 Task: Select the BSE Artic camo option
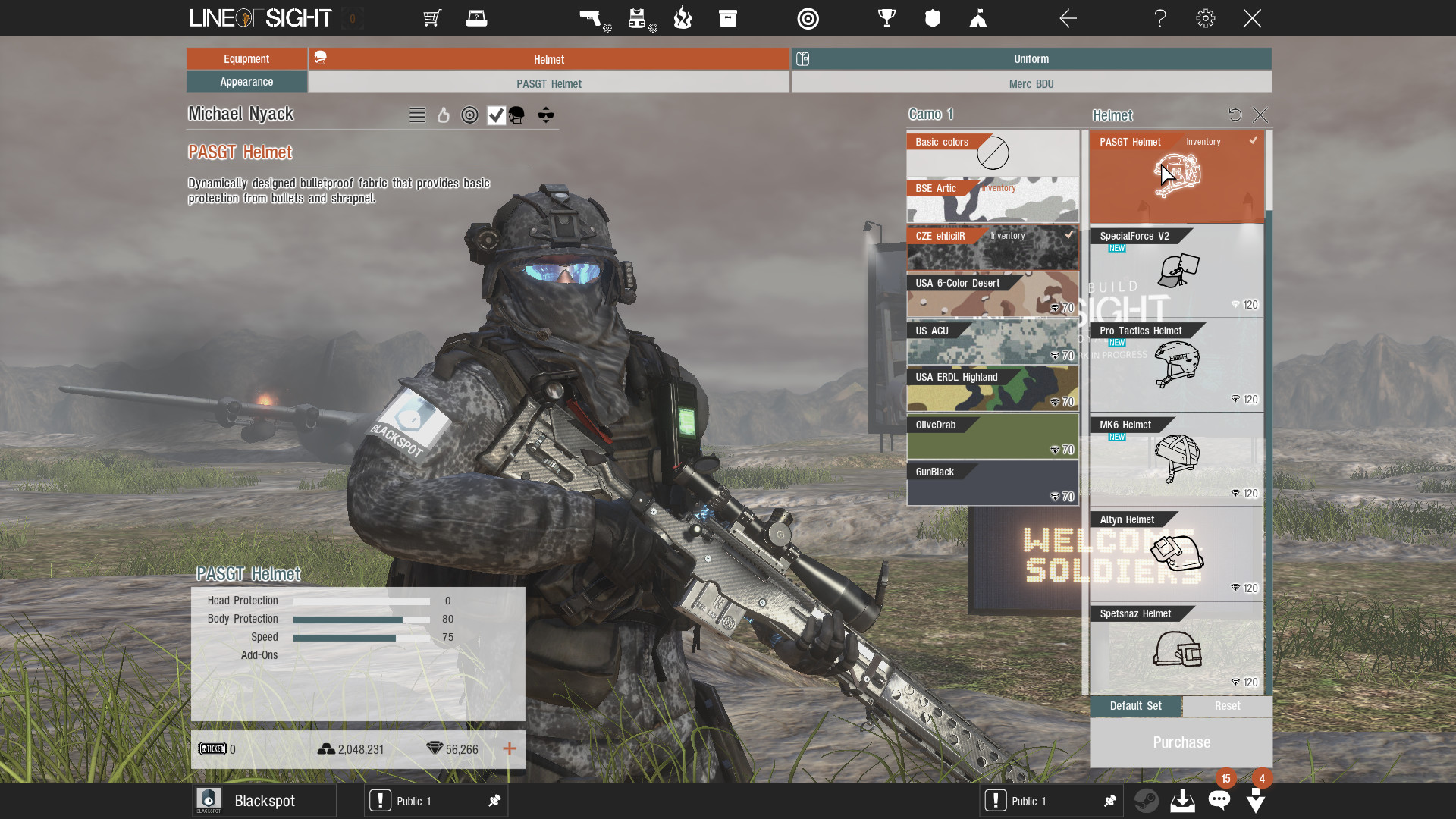coord(993,200)
